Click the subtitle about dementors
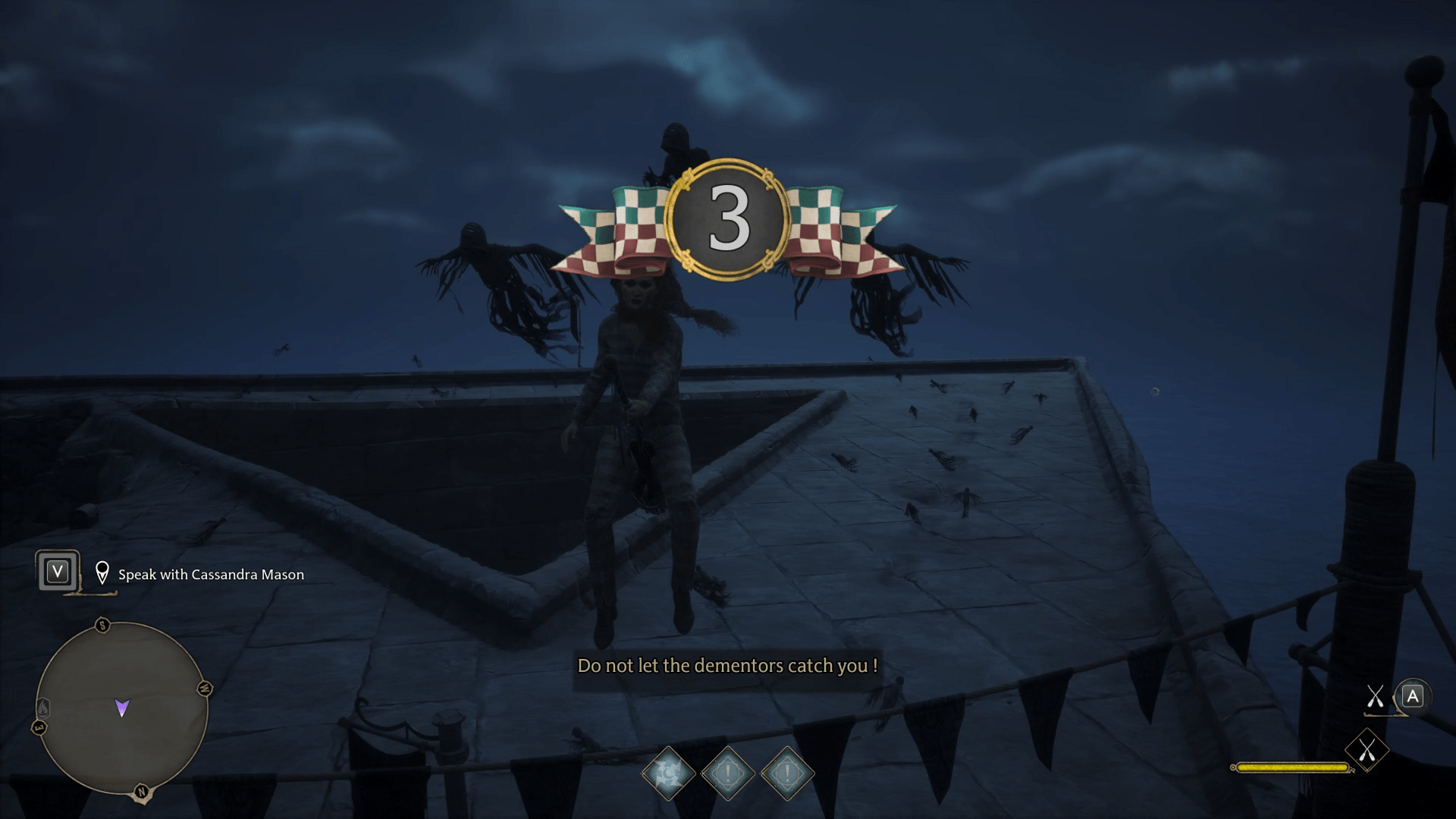This screenshot has height=819, width=1456. (728, 667)
